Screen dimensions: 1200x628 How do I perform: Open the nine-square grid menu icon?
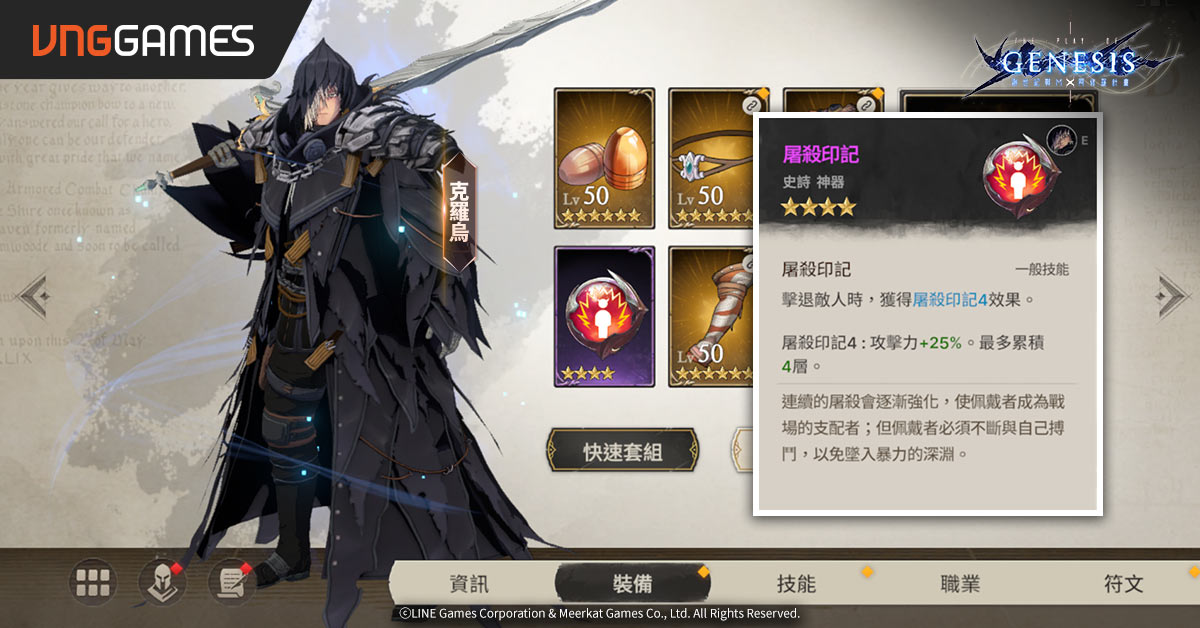click(x=95, y=581)
